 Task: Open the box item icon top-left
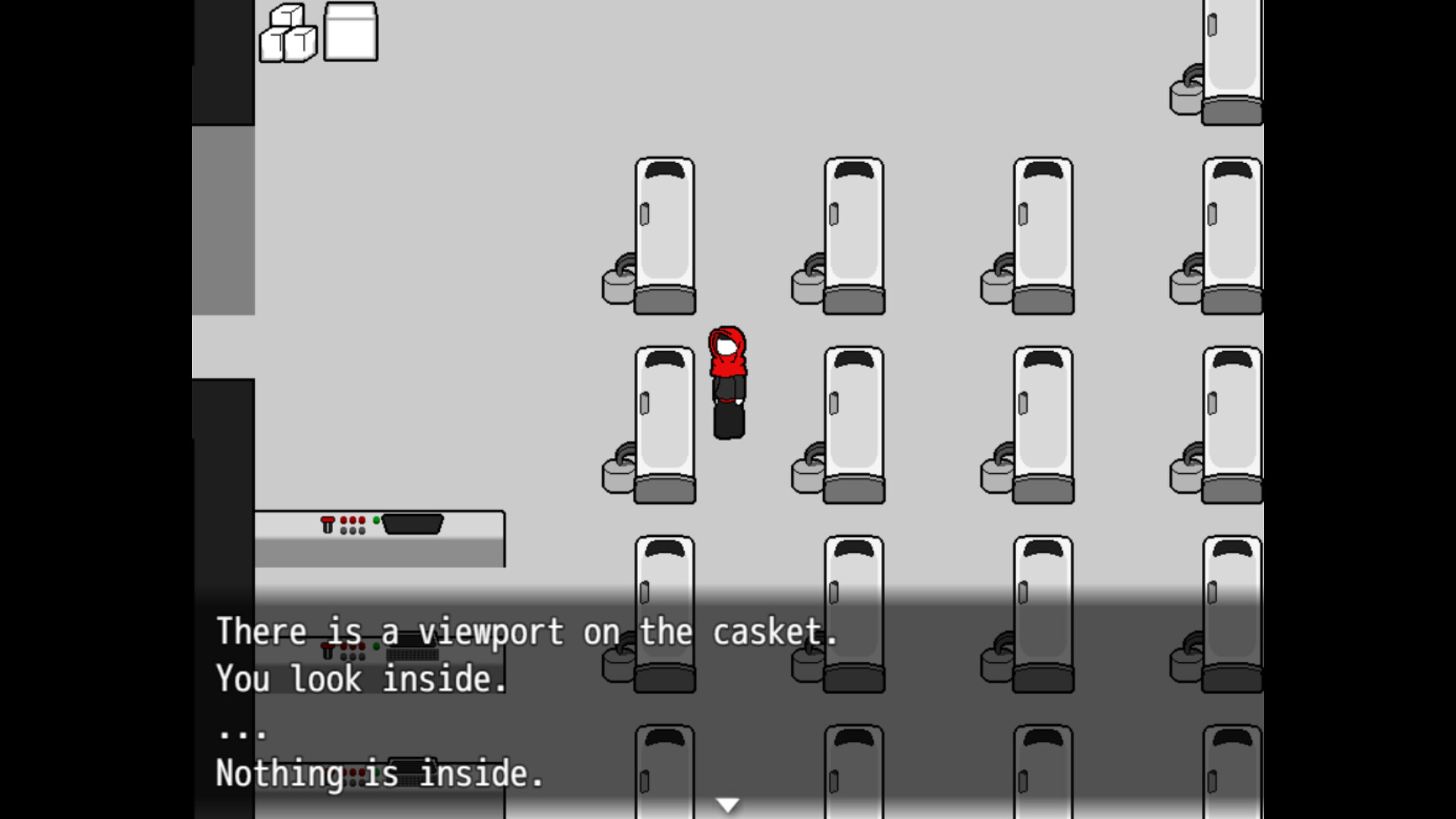[x=350, y=32]
